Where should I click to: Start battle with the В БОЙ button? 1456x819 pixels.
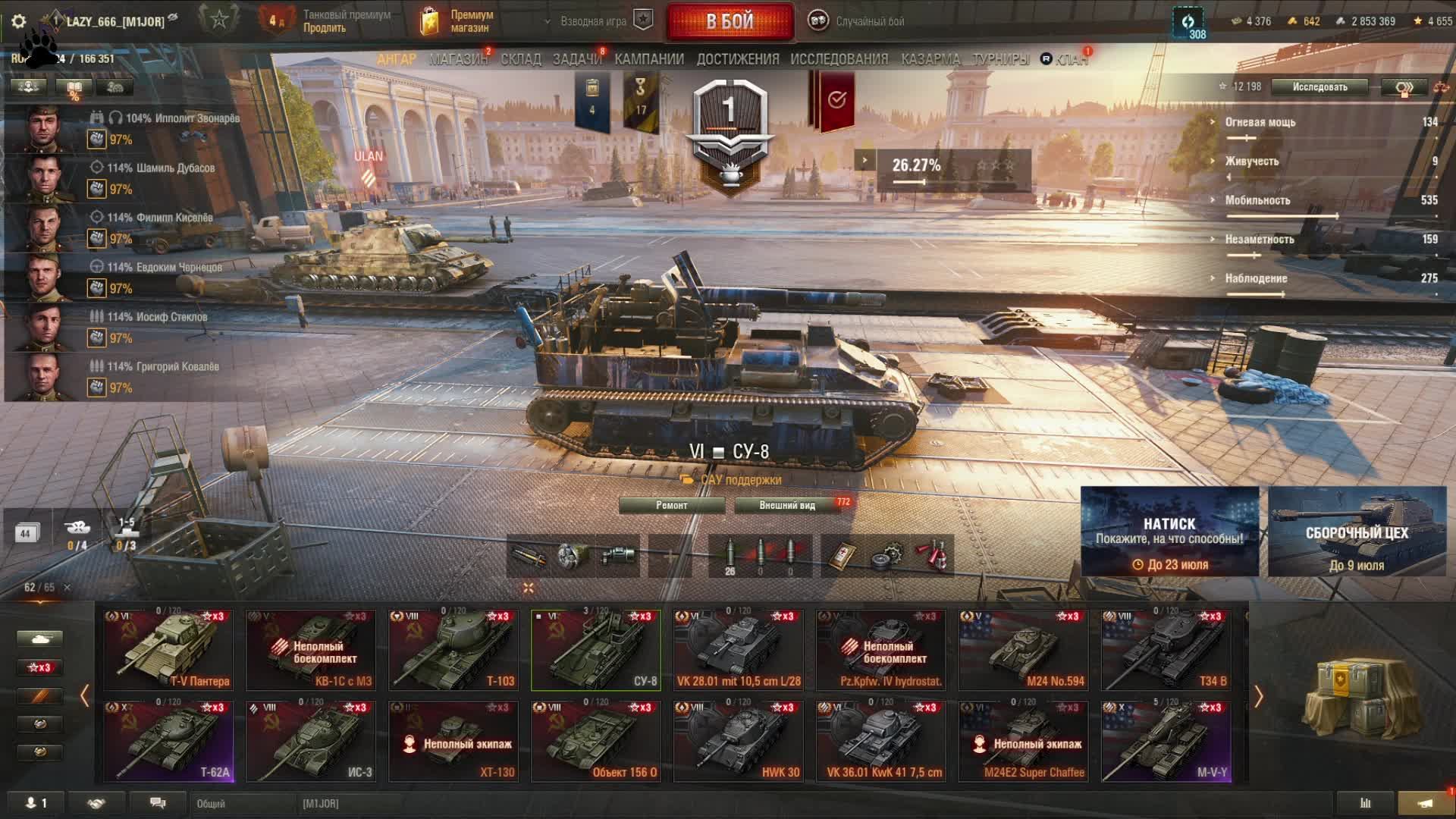730,21
